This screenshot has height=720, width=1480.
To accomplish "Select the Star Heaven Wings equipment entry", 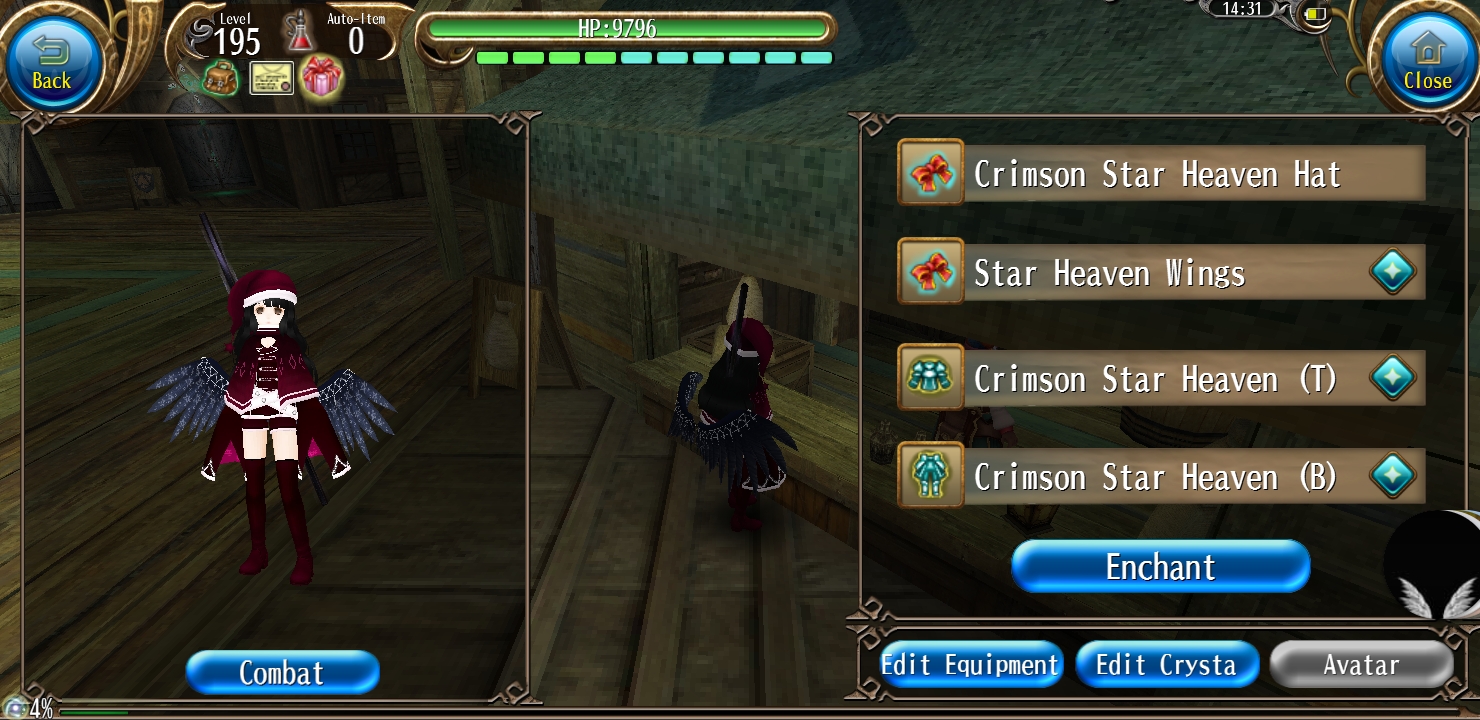I will pyautogui.click(x=1150, y=270).
